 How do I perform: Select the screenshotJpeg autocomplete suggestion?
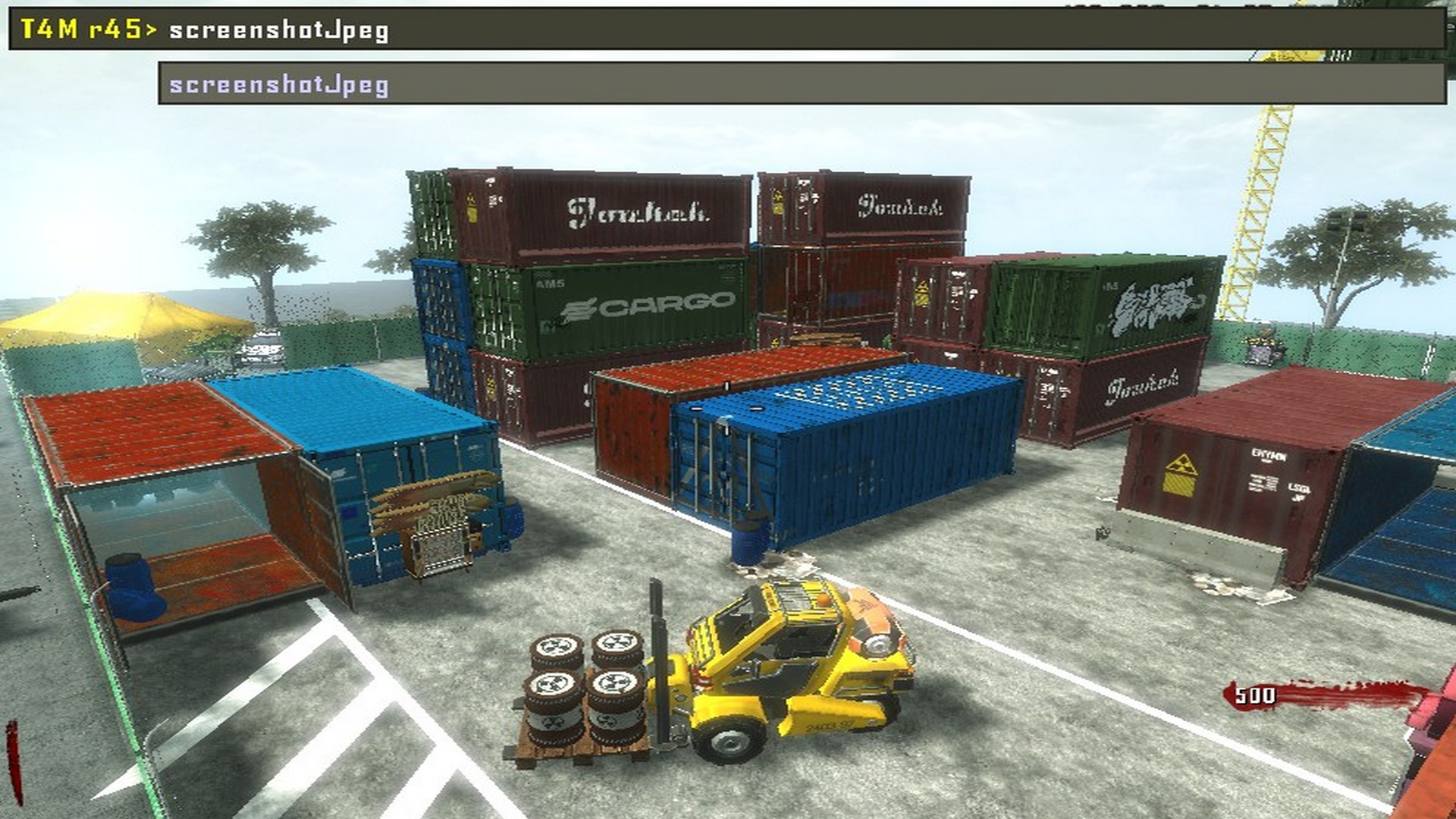[x=279, y=84]
